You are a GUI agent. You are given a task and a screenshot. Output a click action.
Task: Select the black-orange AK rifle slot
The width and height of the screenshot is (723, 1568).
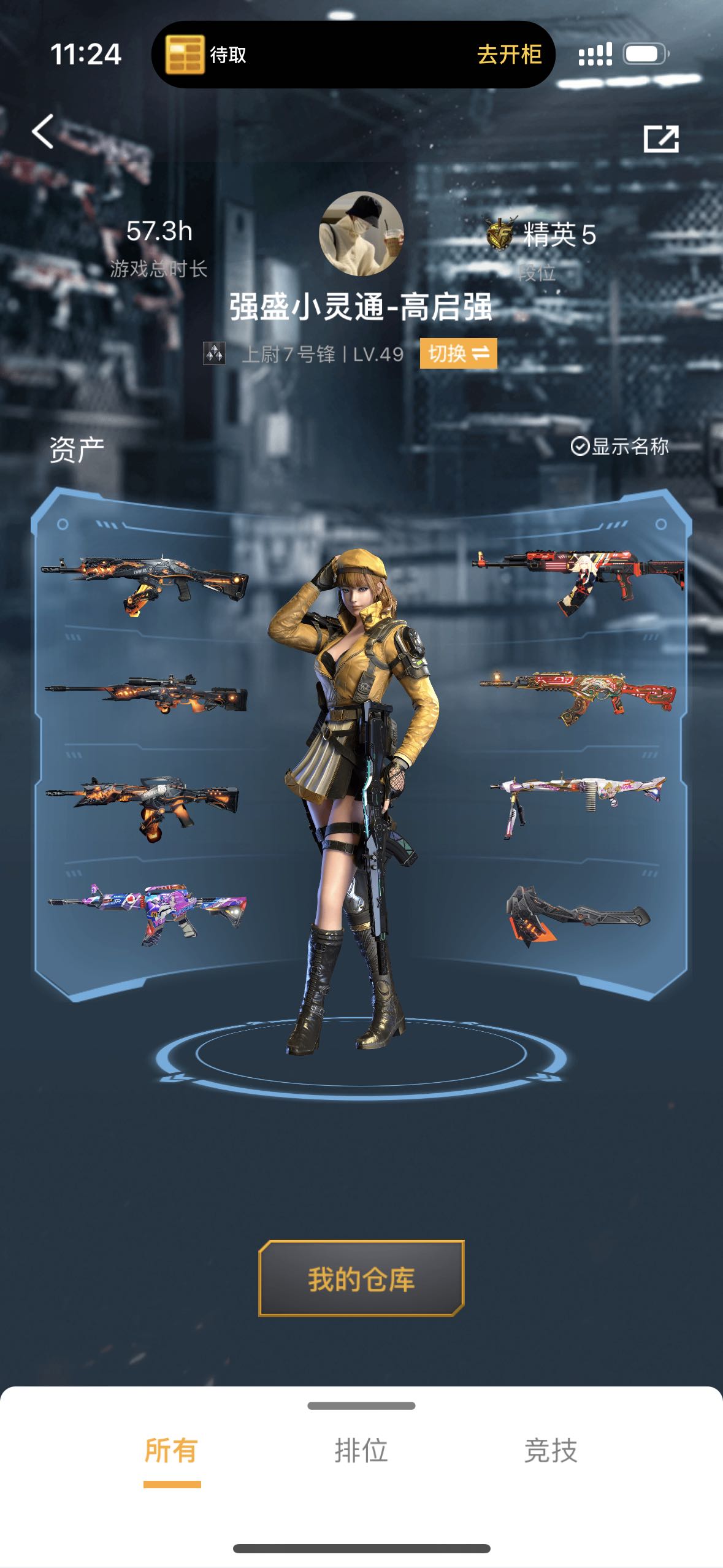(x=146, y=584)
